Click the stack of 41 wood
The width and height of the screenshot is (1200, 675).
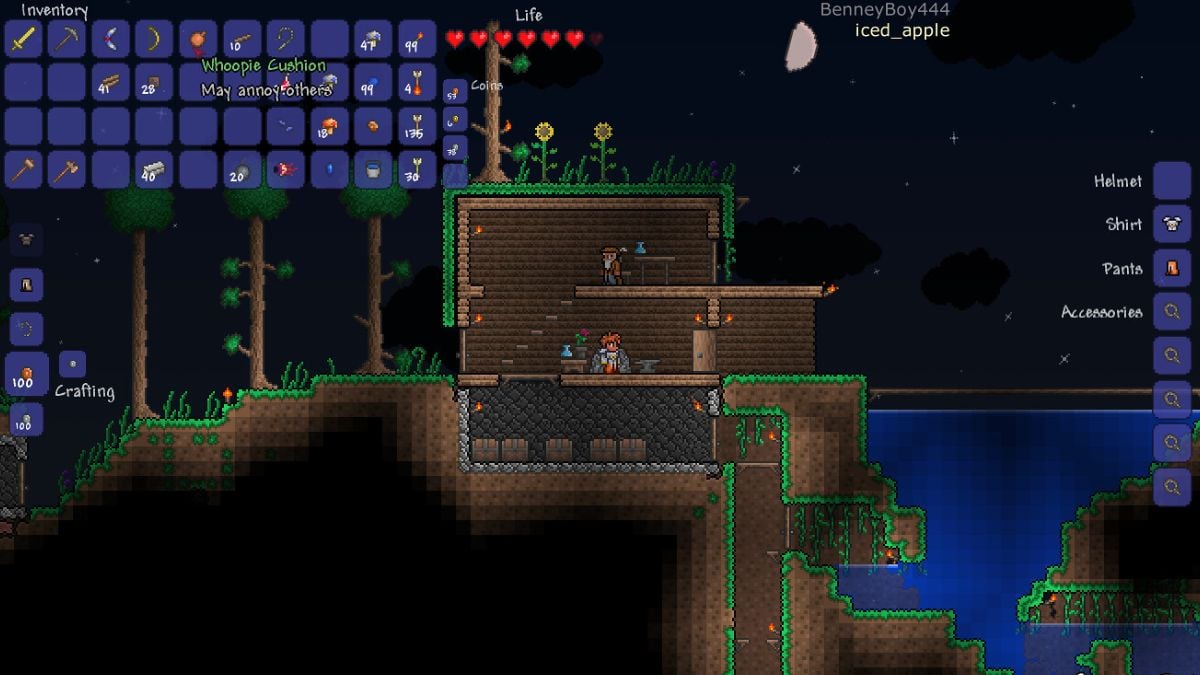(x=111, y=84)
